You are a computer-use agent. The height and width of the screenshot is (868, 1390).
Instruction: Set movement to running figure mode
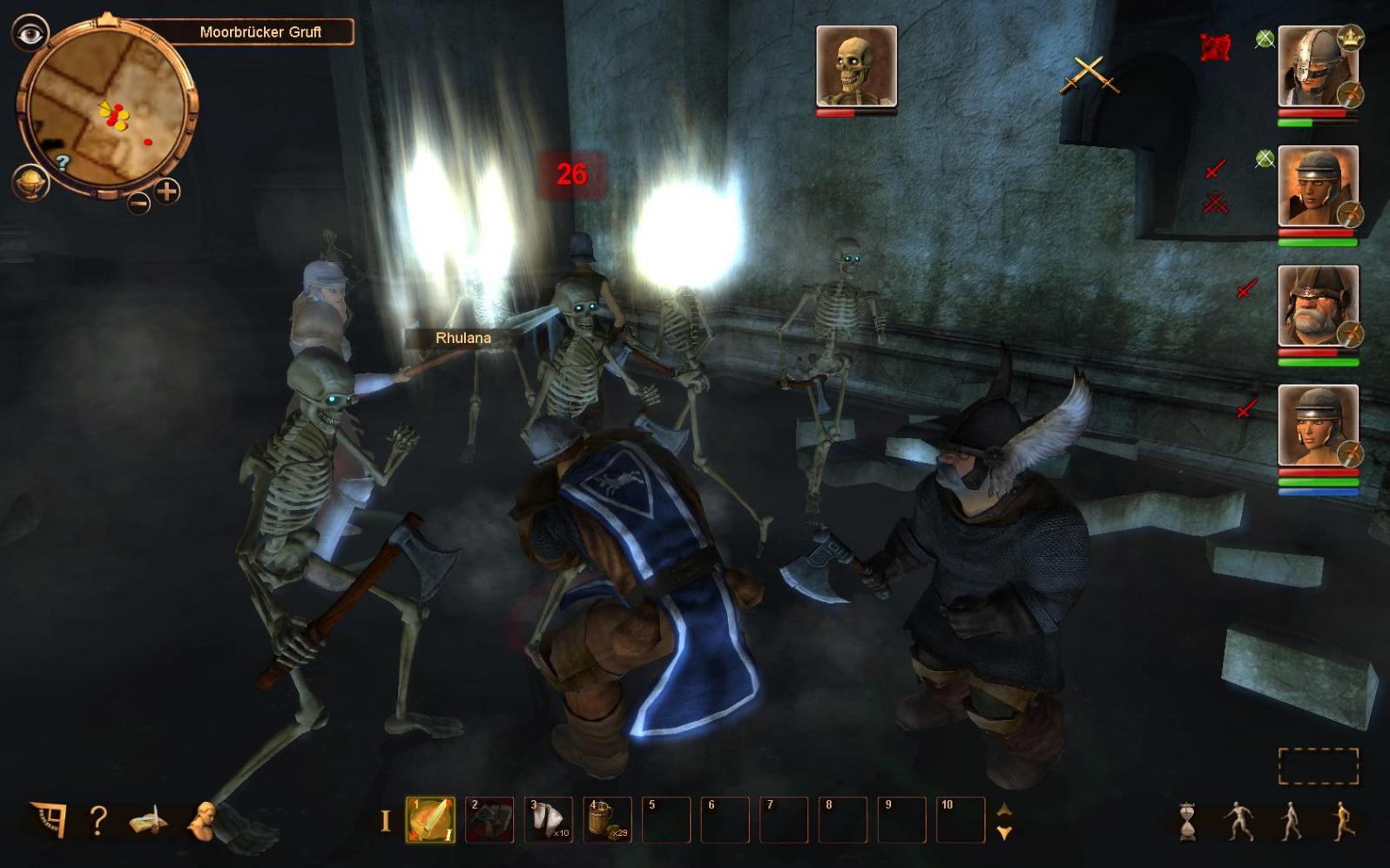(1341, 821)
